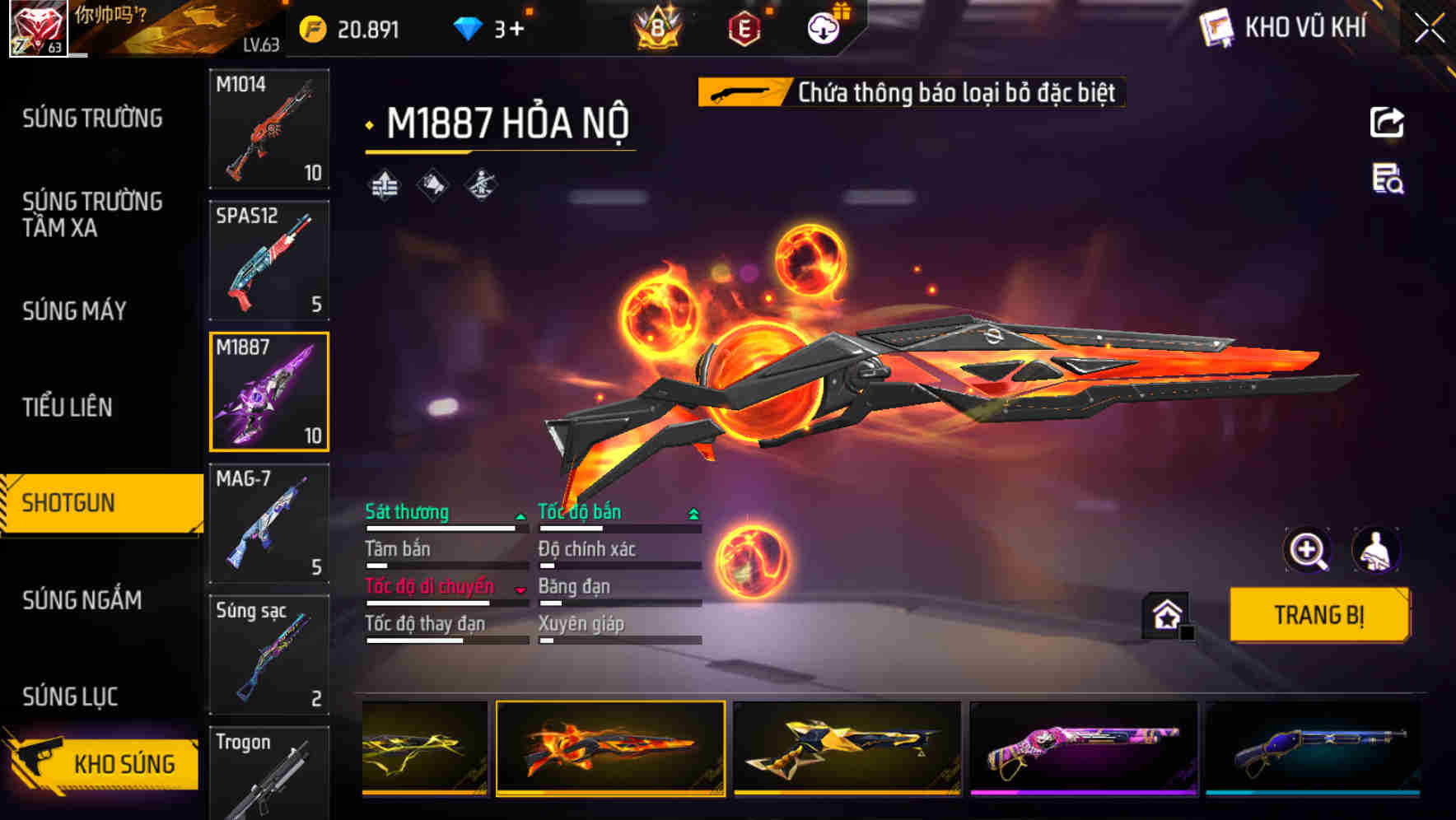Select the TIỂU LIÊN weapon category

[69, 408]
